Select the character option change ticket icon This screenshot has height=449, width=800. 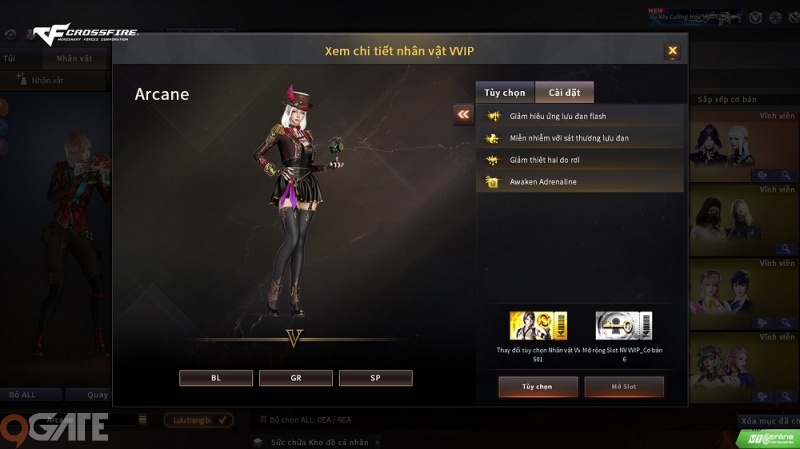coord(538,326)
